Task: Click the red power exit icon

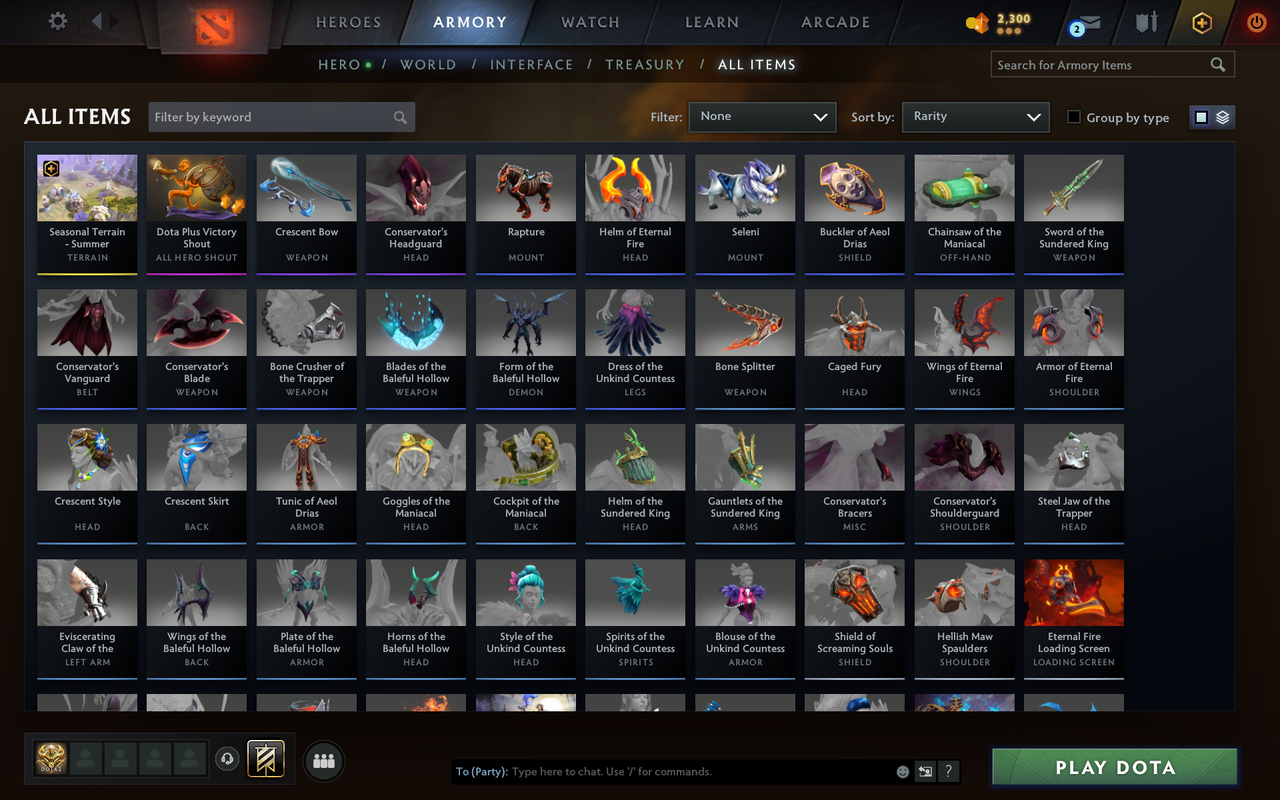Action: coord(1256,21)
